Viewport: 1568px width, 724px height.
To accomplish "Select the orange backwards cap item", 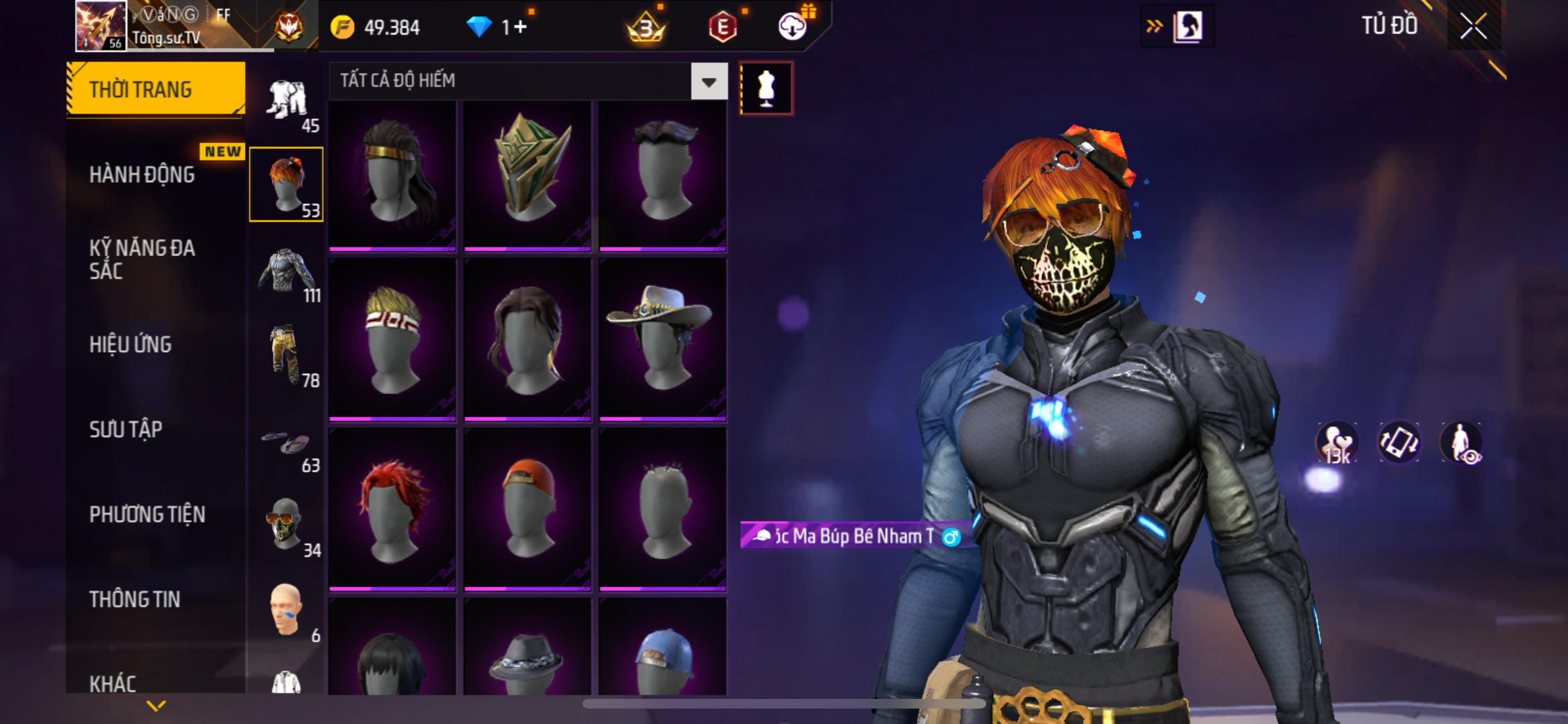I will coord(527,509).
